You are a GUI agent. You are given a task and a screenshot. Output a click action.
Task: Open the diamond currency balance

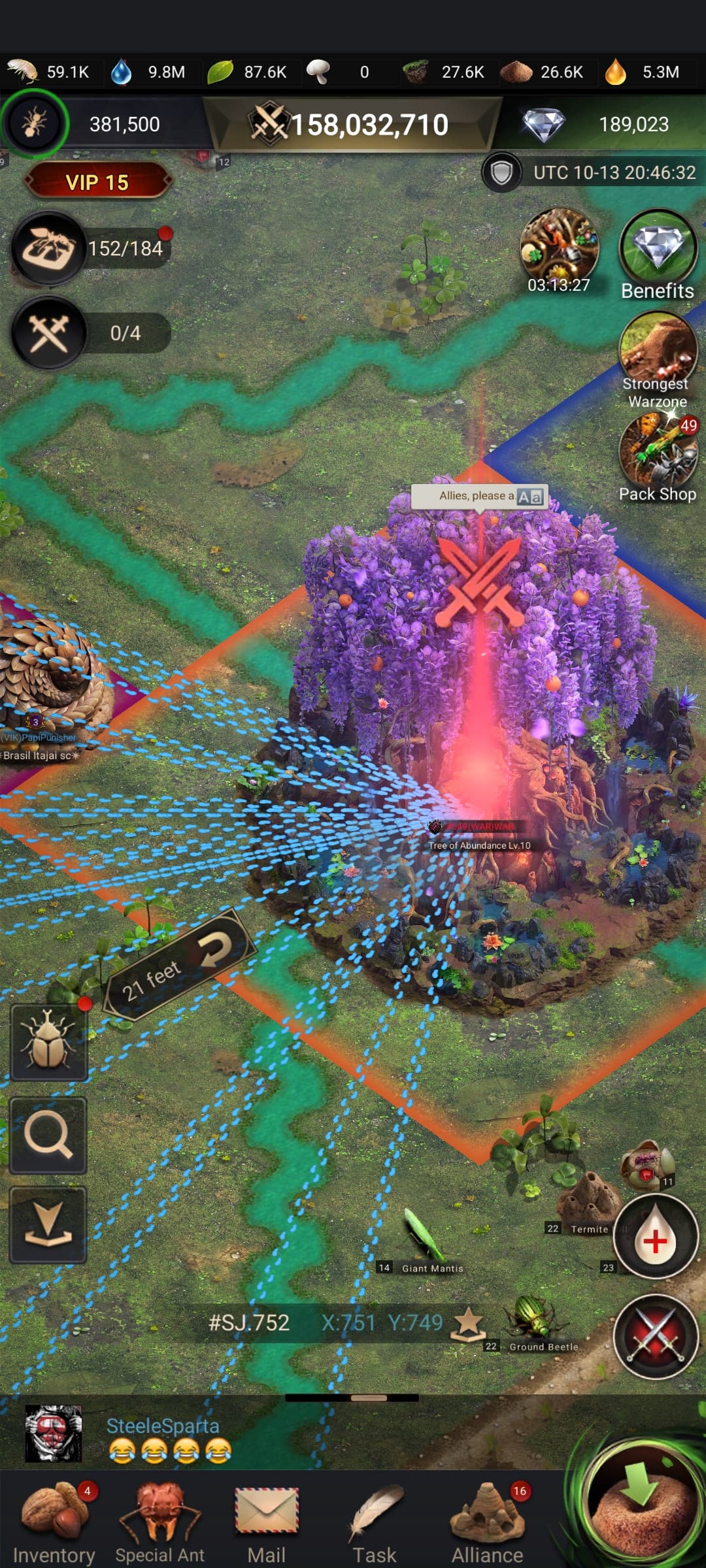click(x=601, y=124)
